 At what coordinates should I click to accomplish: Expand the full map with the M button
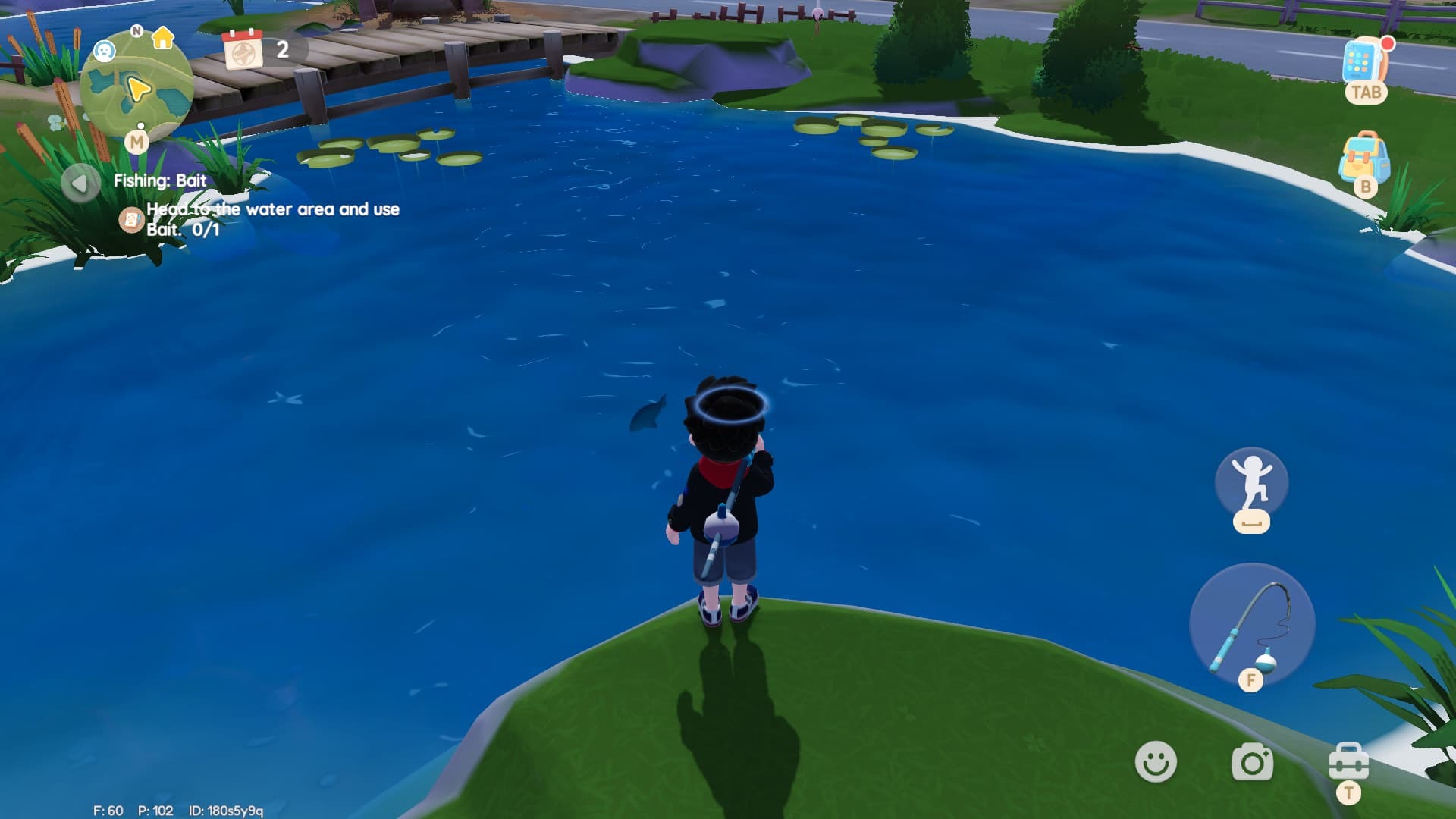coord(137,143)
